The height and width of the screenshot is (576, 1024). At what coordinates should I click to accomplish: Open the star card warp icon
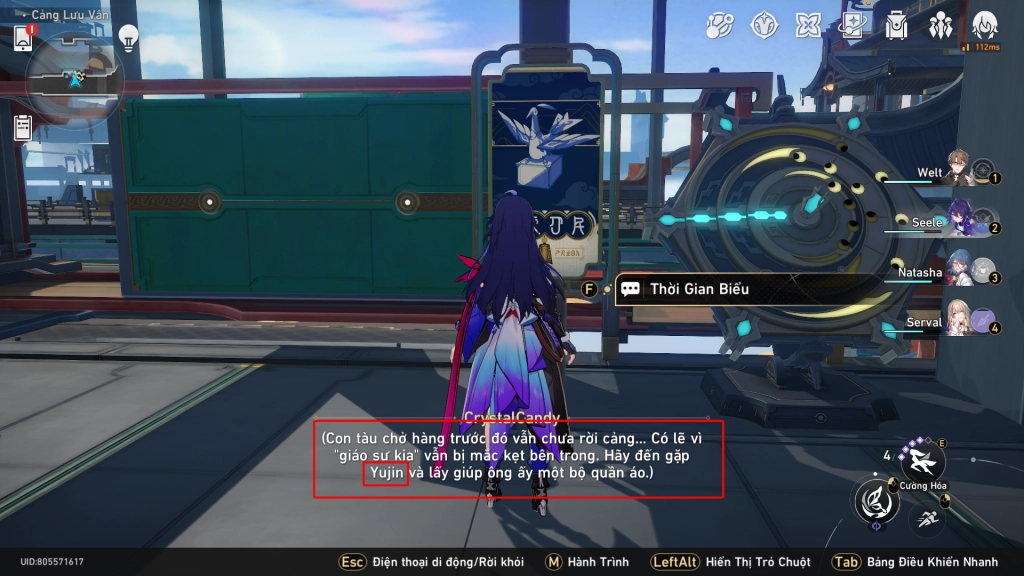pos(852,25)
